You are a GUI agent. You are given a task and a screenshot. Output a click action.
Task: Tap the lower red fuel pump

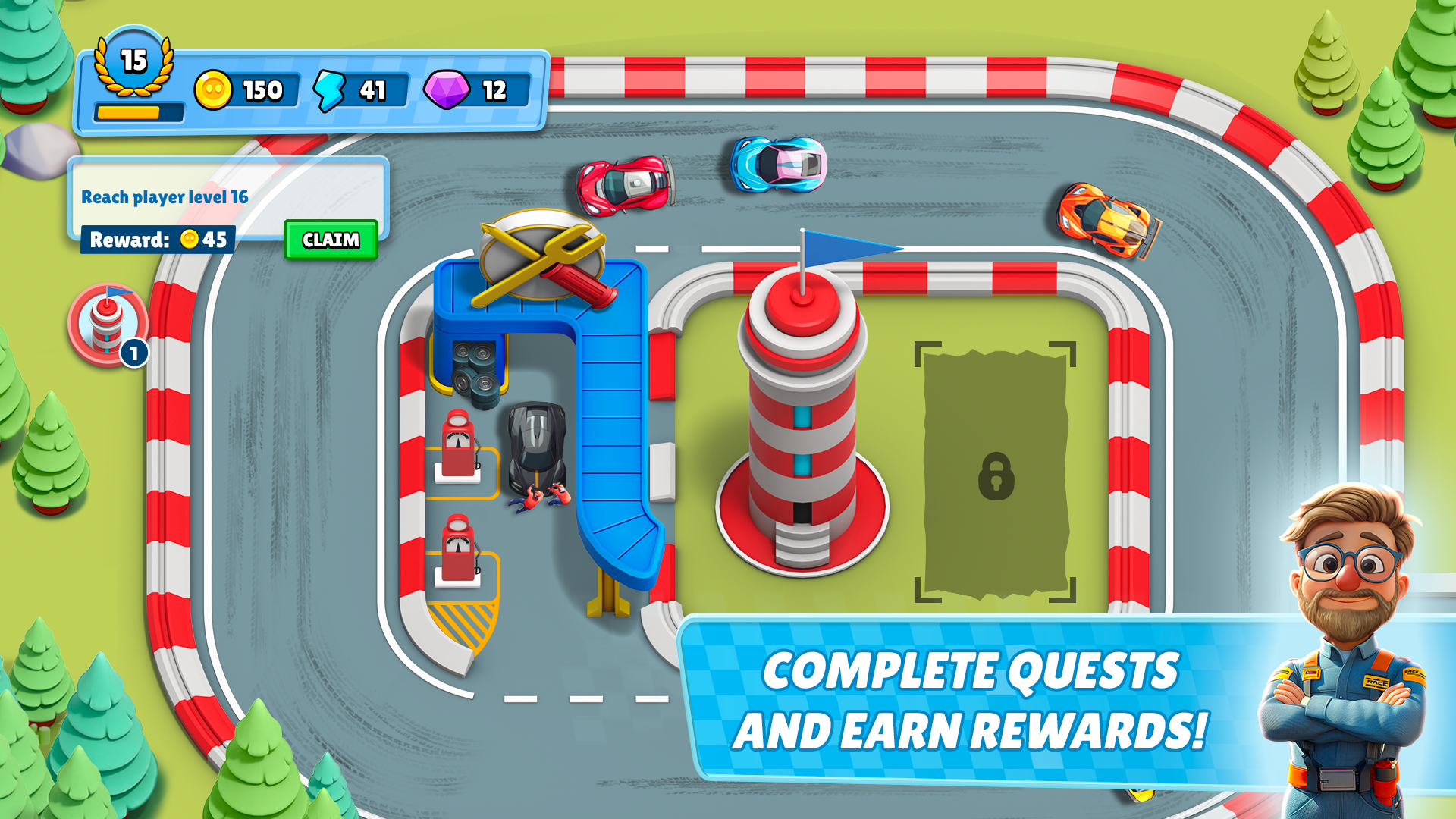pyautogui.click(x=459, y=546)
